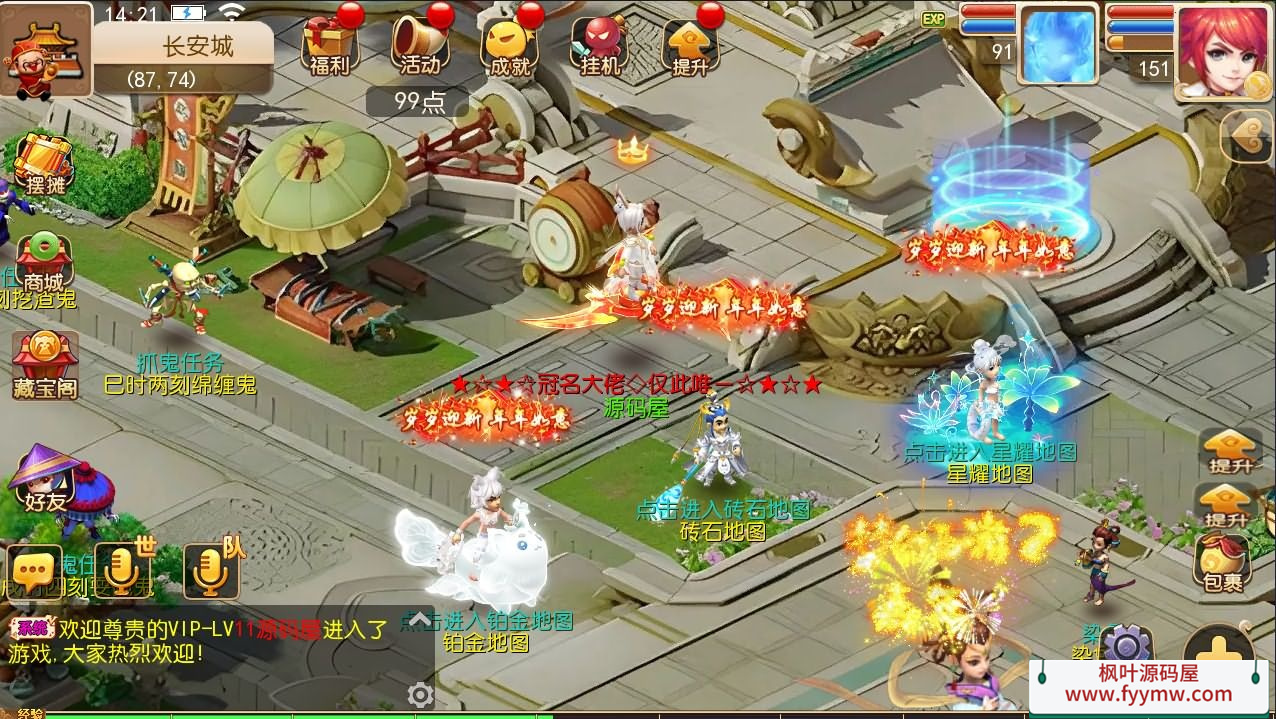The width and height of the screenshot is (1276, 719).
Task: Open the 藏宝阁 treasure pavilion
Action: (45, 365)
